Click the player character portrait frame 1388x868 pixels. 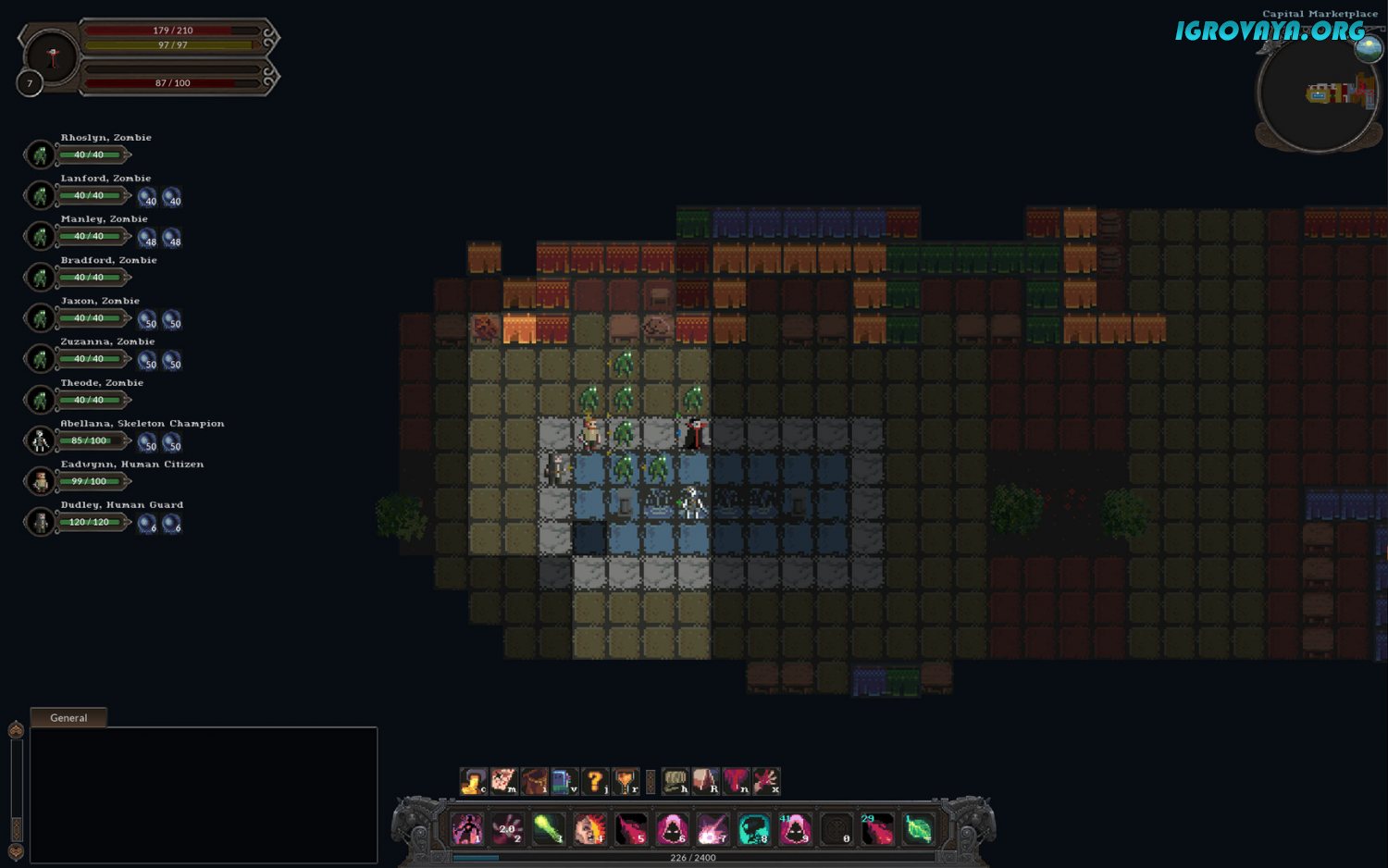[52, 58]
